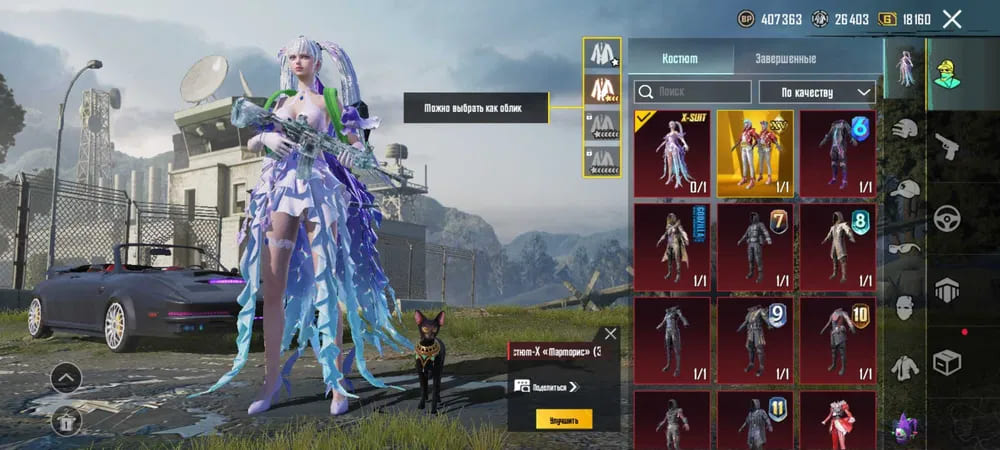
Task: Click the Поиск search field
Action: [x=693, y=92]
